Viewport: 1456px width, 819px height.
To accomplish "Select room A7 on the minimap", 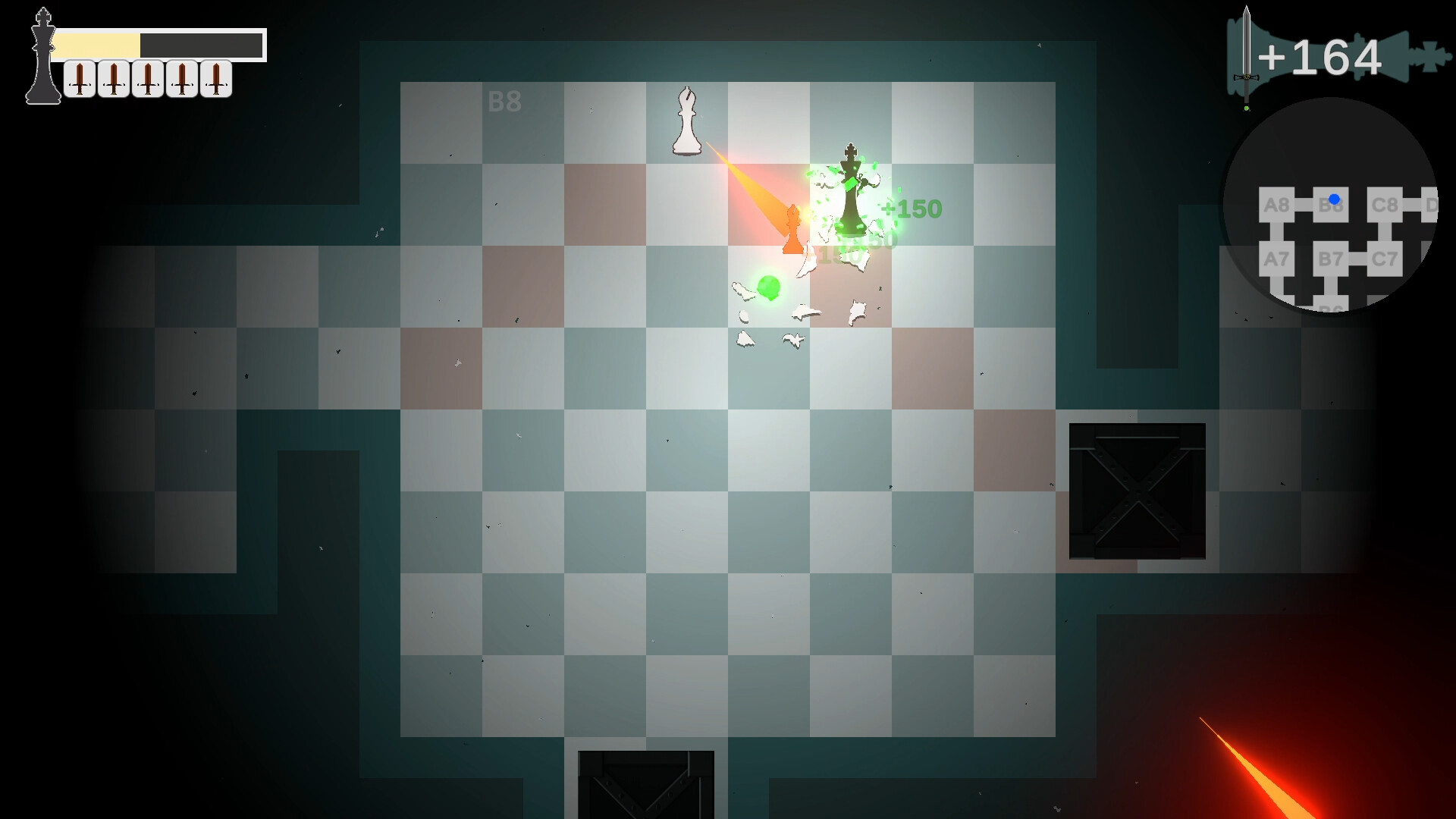I will click(x=1277, y=259).
